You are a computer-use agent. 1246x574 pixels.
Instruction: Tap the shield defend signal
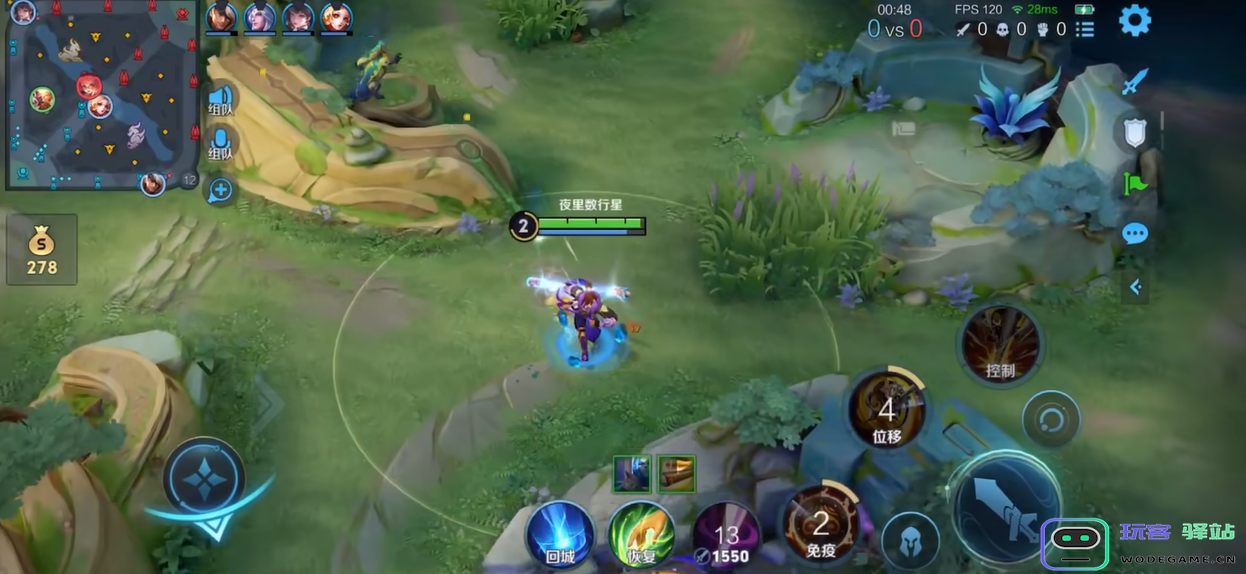(x=1134, y=133)
